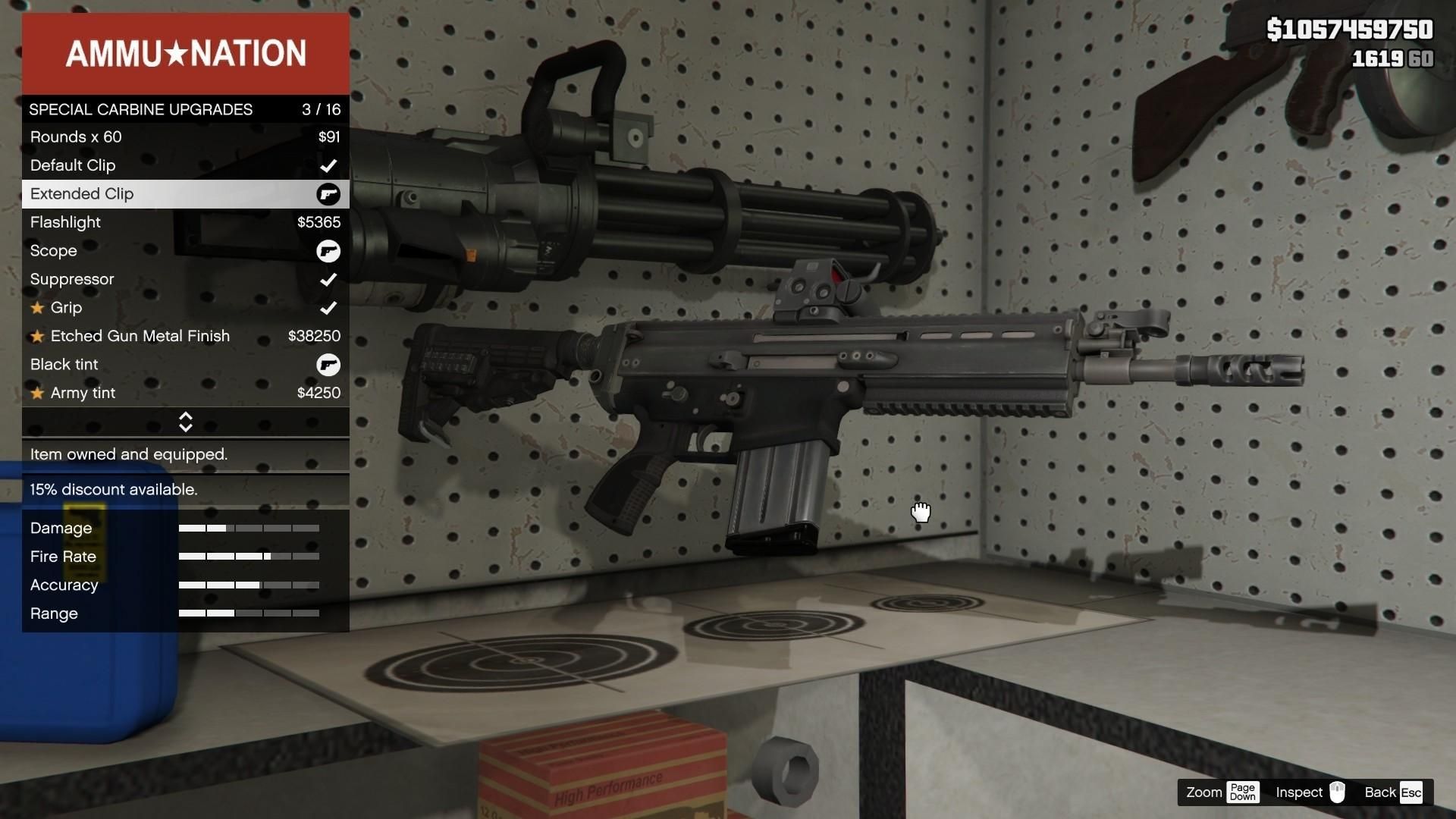Click the star icon next to Army tint

tap(36, 393)
